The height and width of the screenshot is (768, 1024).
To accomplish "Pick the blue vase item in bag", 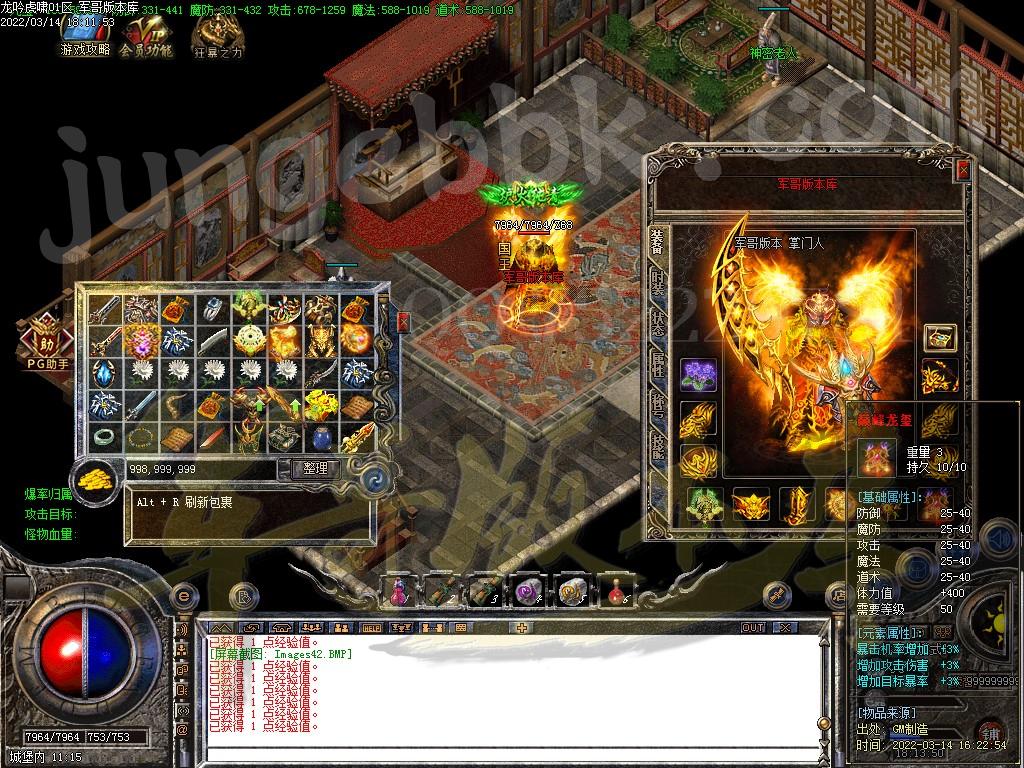I will coord(320,436).
